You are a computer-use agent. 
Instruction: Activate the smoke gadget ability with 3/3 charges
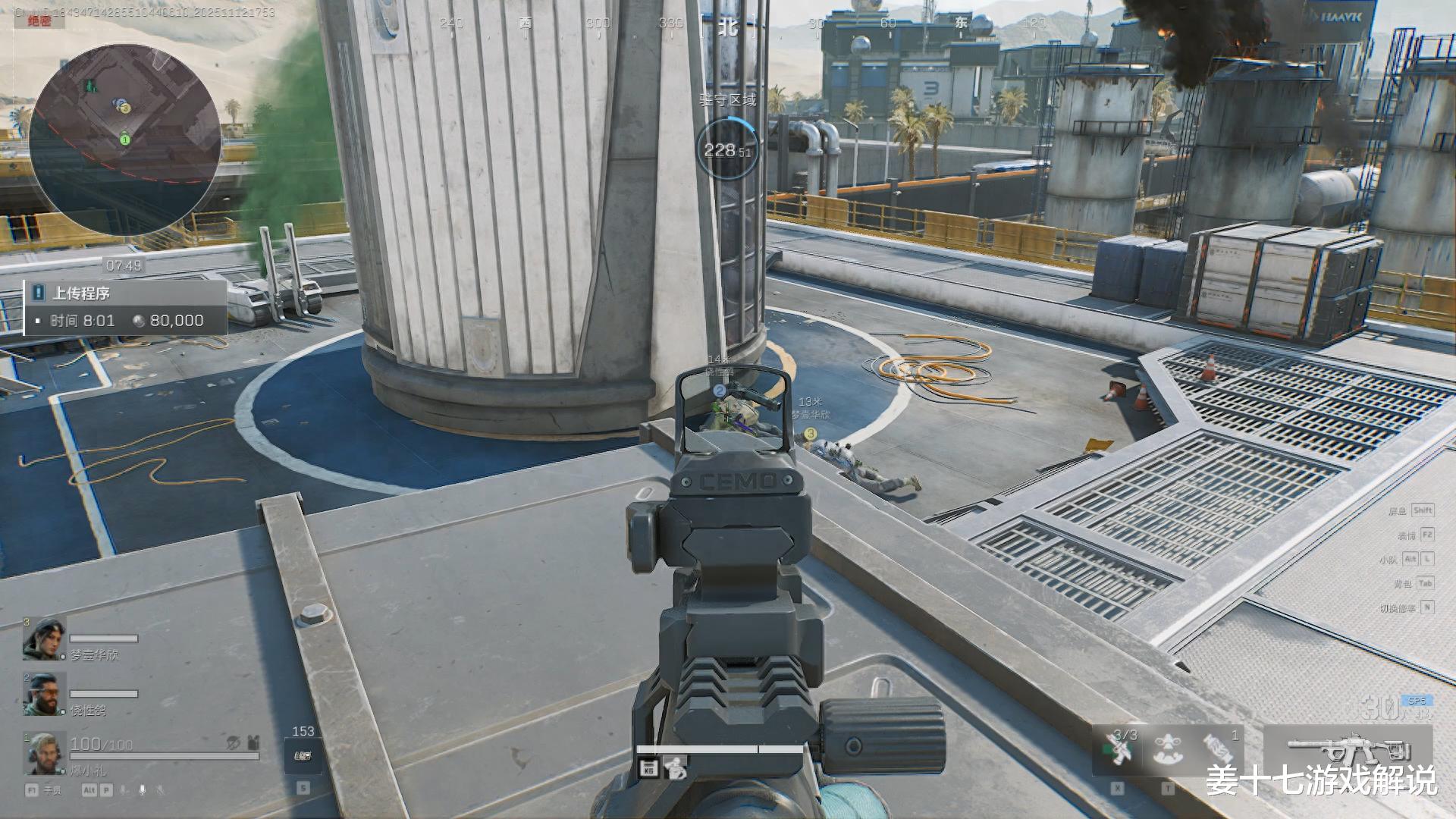coord(1118,749)
